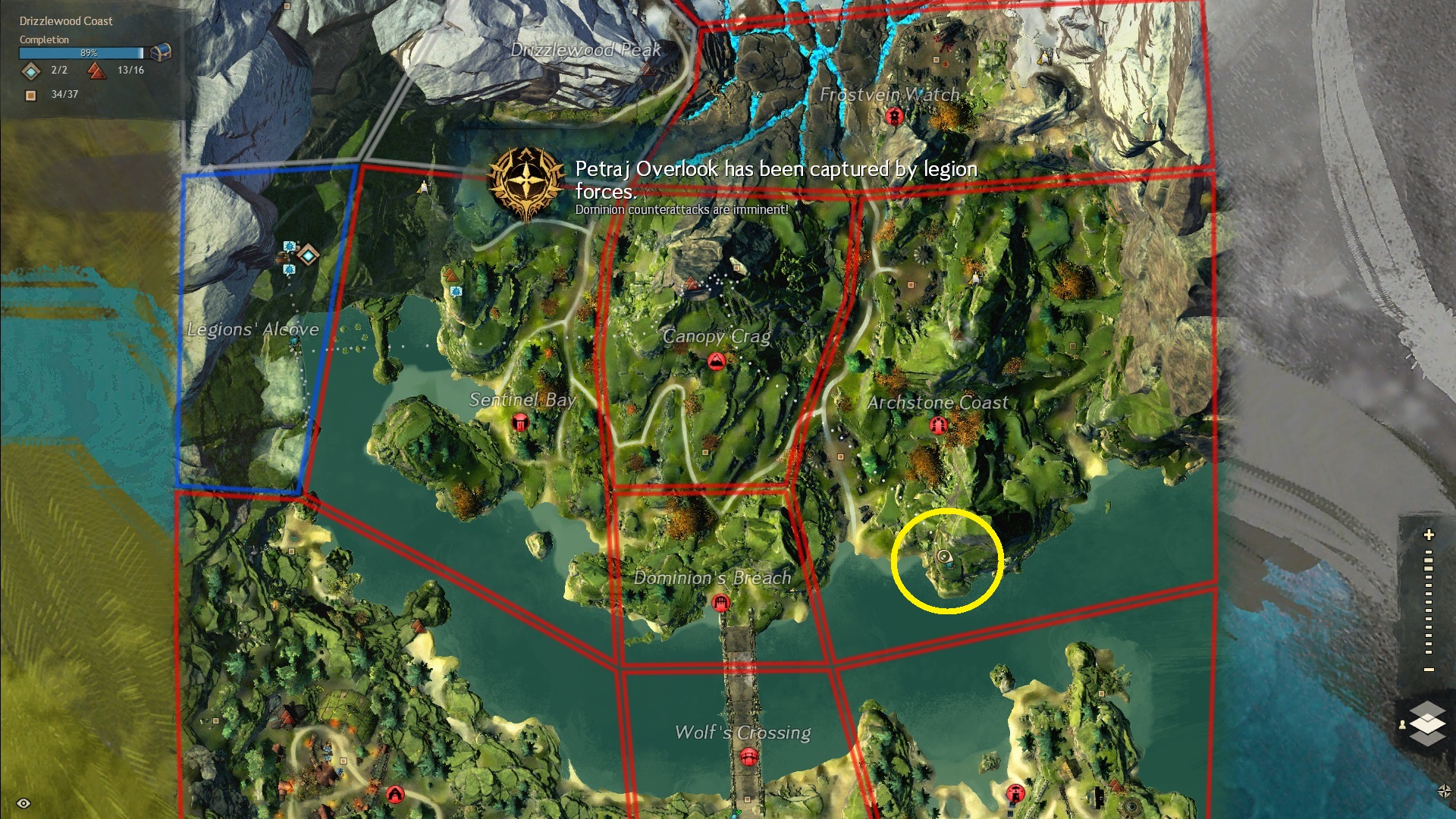Zoom out with the map minus button

[1429, 670]
